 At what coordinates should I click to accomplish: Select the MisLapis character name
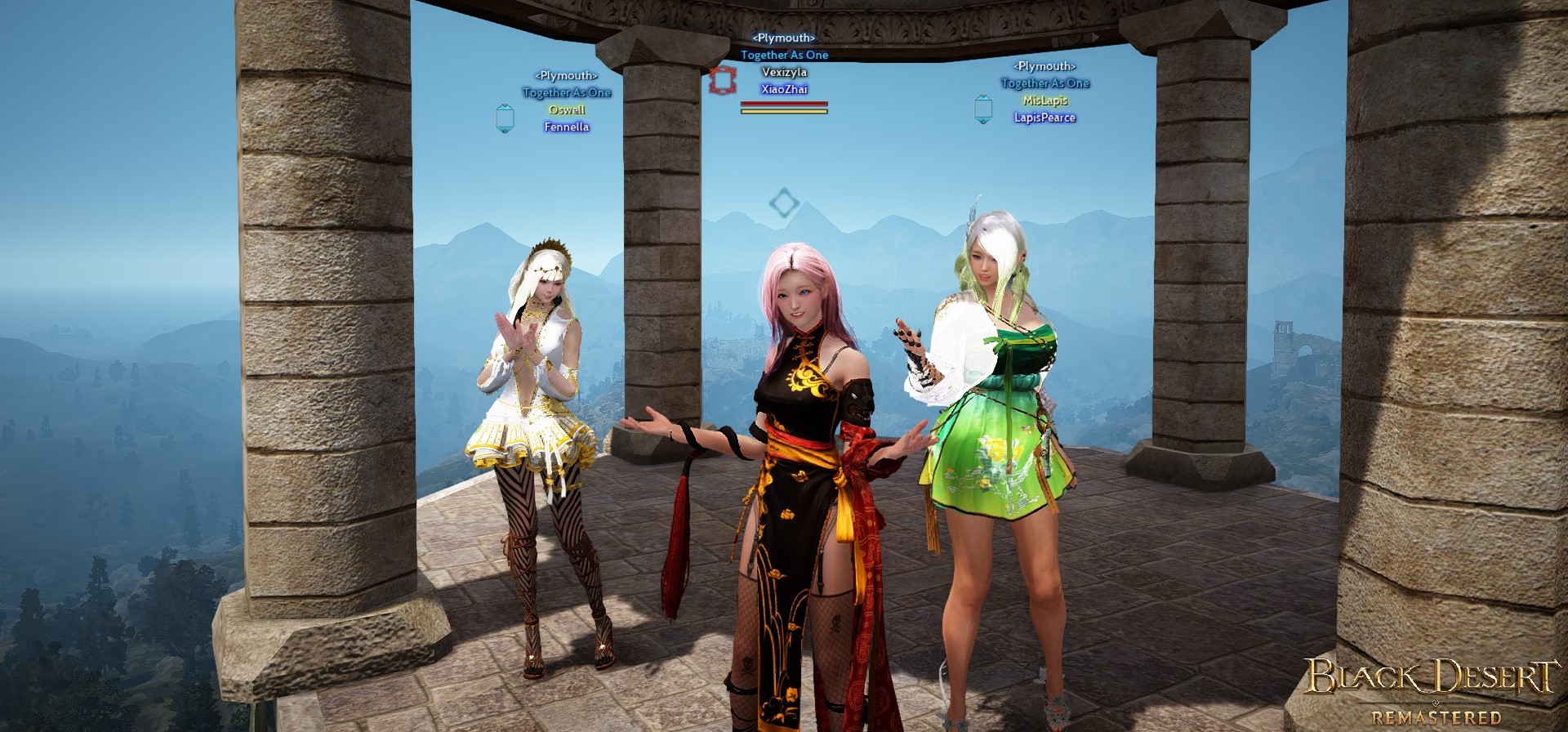click(x=1045, y=100)
